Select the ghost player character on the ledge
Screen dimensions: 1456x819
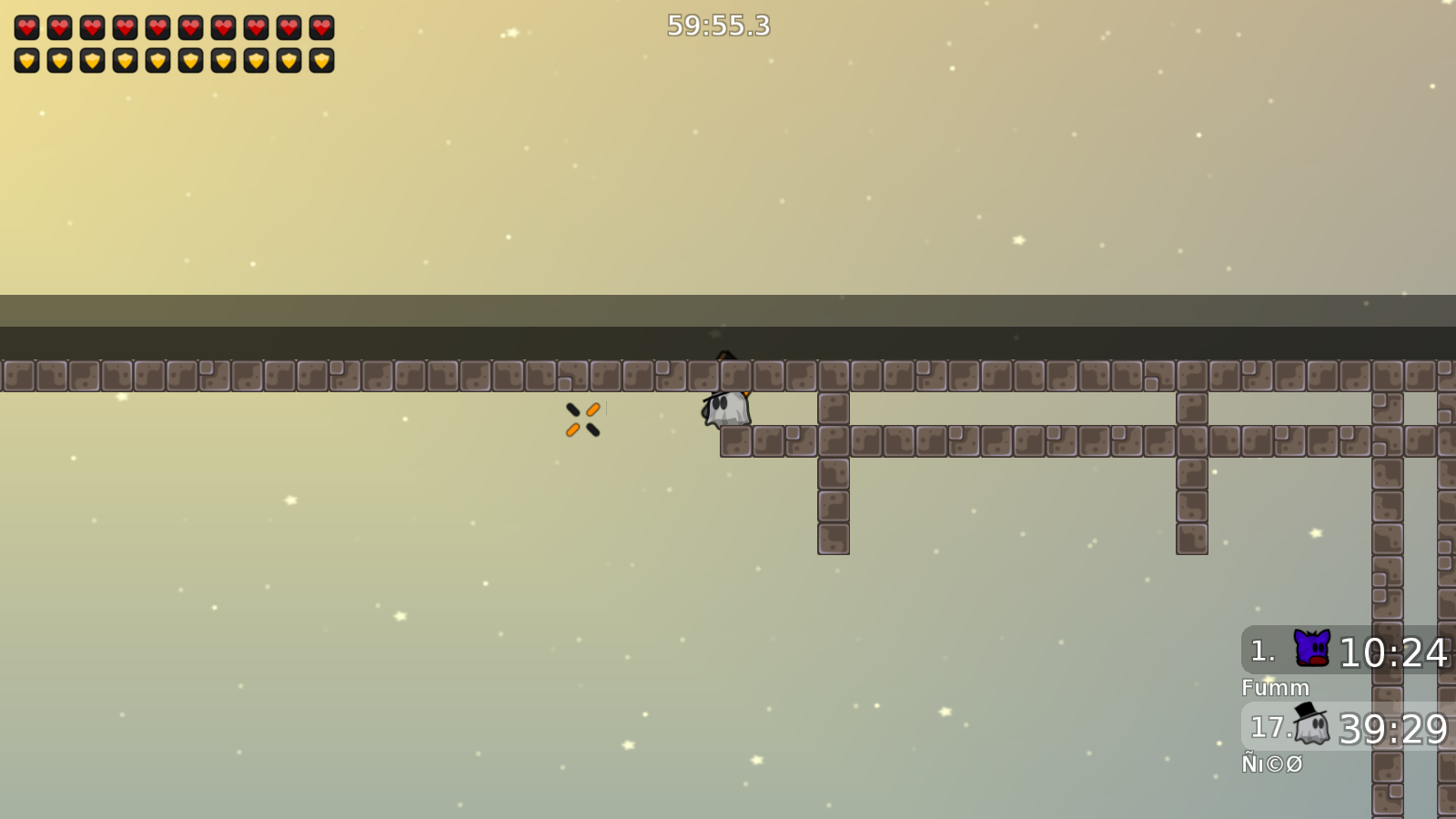tap(725, 409)
